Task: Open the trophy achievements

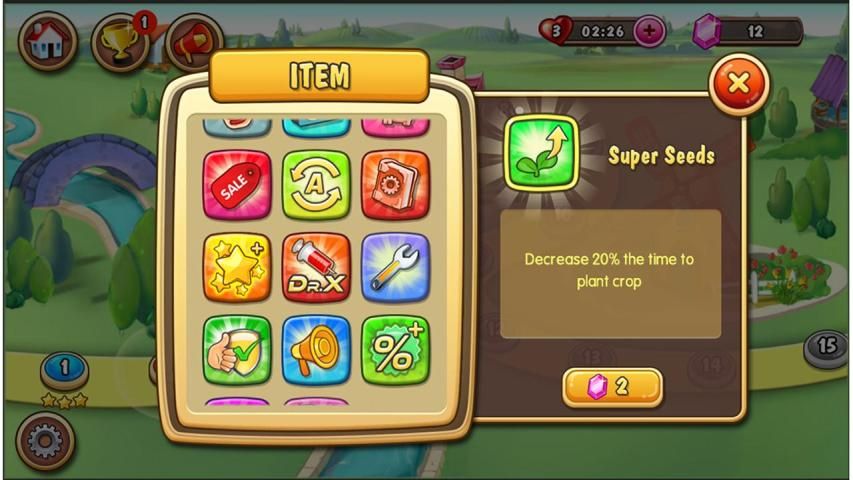Action: coord(120,41)
